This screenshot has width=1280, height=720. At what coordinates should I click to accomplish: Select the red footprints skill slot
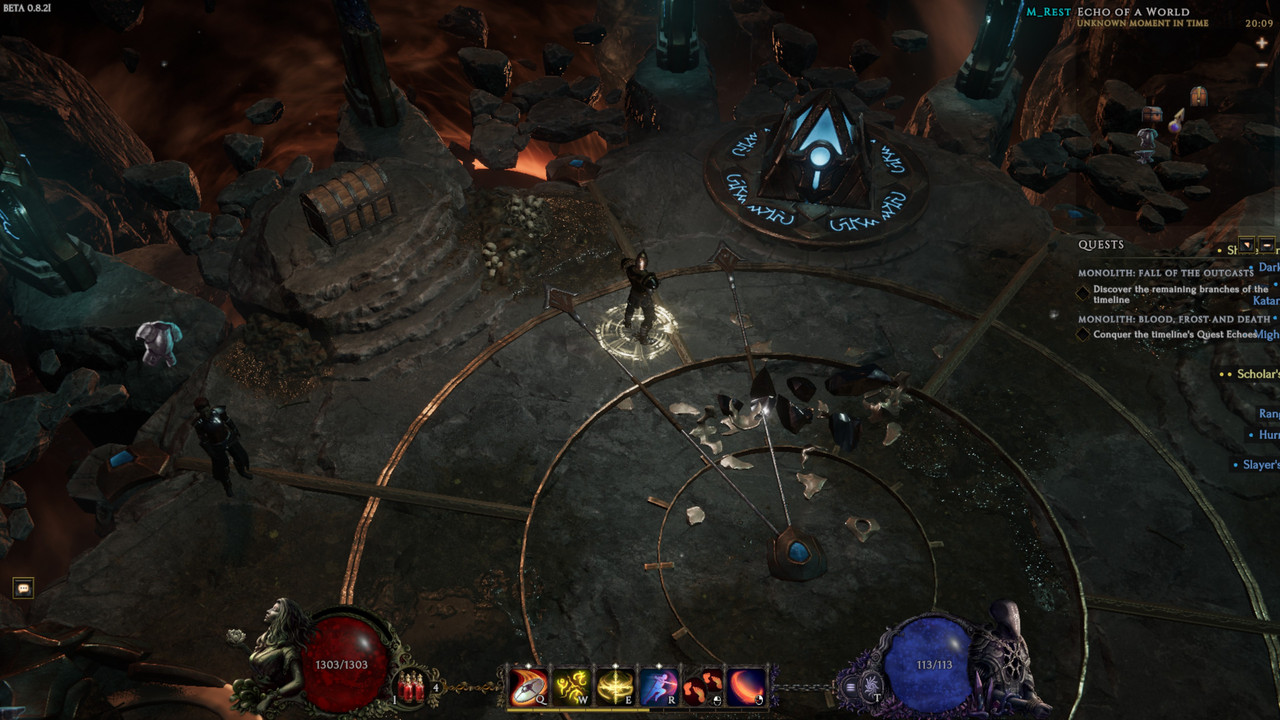pyautogui.click(x=702, y=687)
